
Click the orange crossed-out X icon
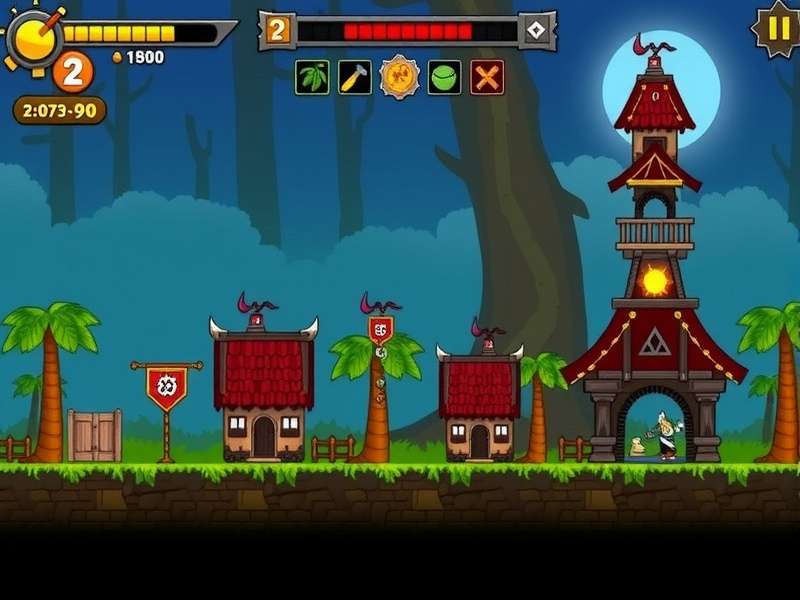point(487,77)
